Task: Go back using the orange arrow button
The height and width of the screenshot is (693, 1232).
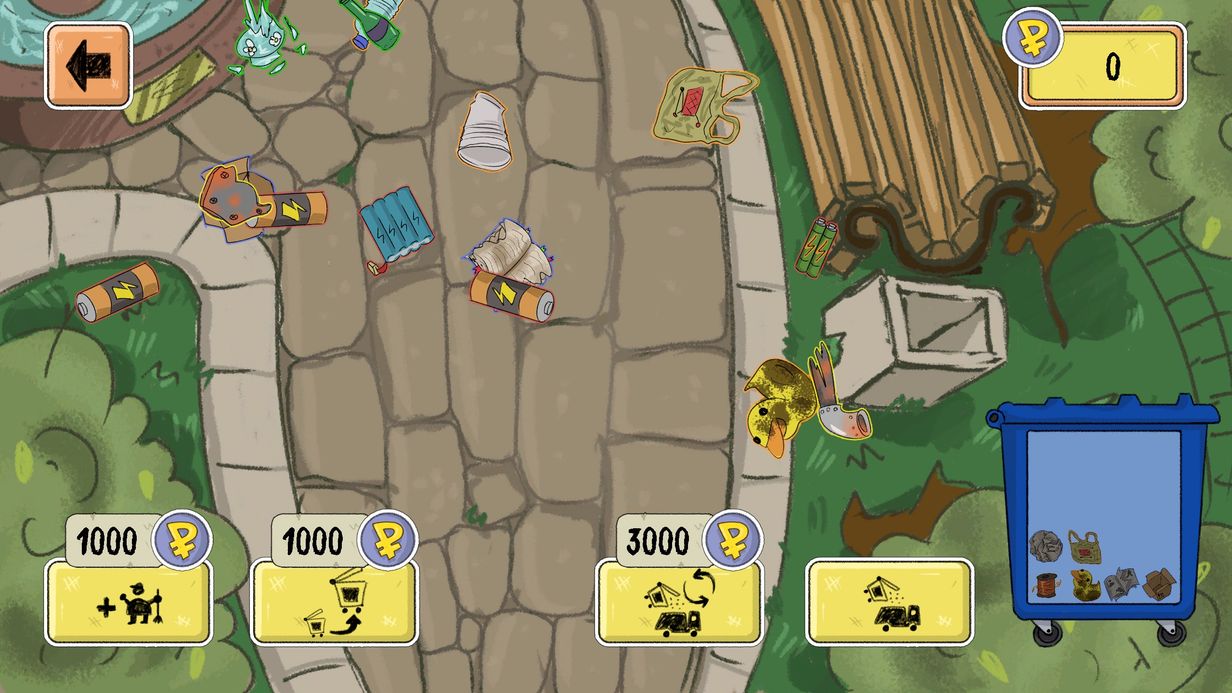Action: click(88, 65)
